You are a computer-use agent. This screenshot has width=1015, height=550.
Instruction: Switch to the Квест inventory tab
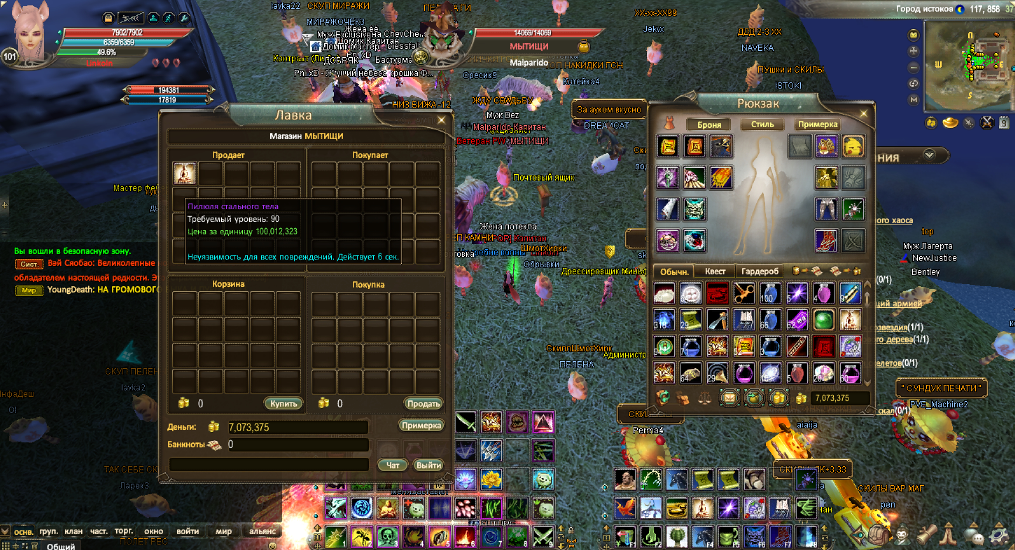coord(715,272)
